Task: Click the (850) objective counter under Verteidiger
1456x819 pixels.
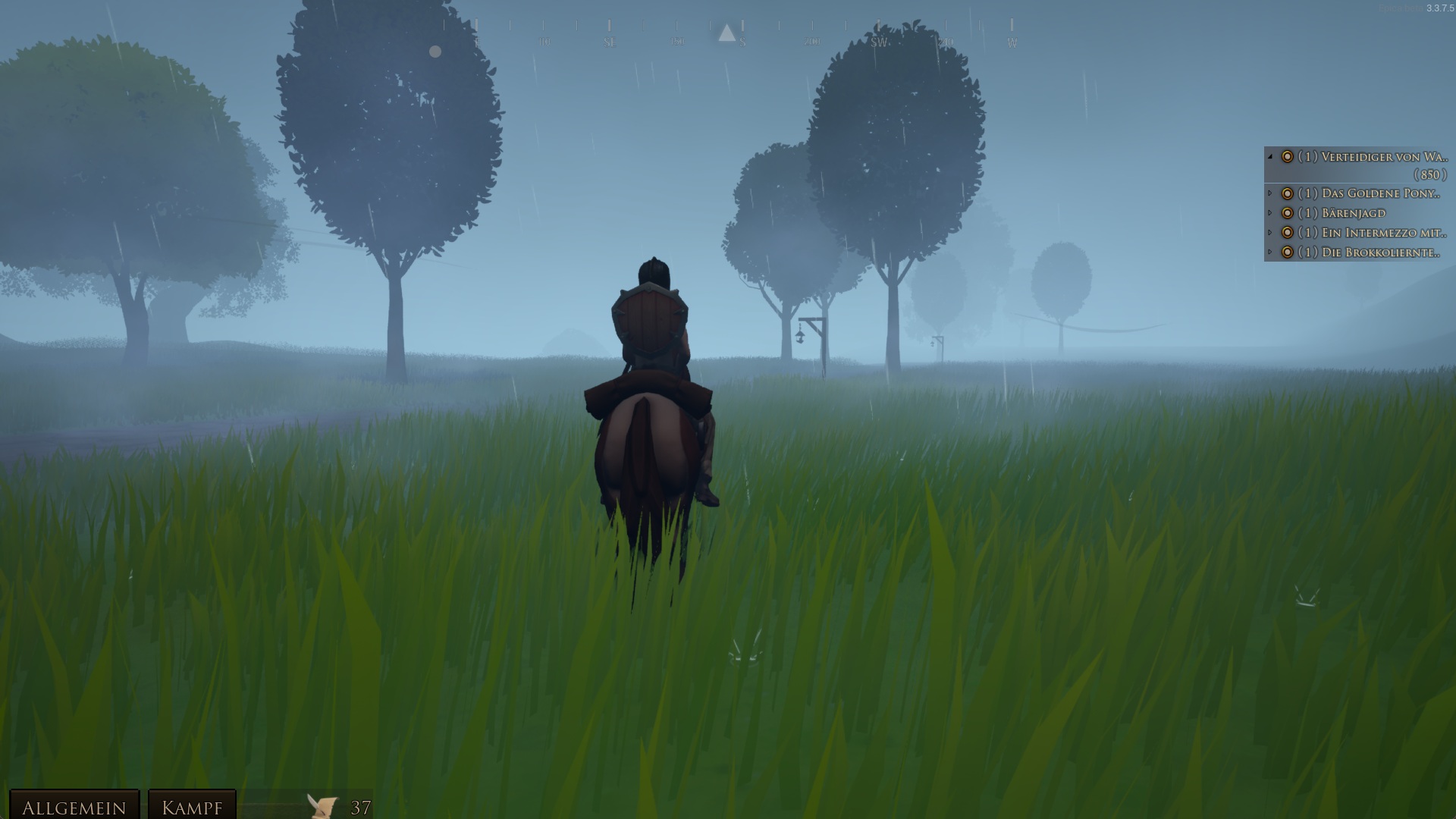Action: [x=1432, y=174]
